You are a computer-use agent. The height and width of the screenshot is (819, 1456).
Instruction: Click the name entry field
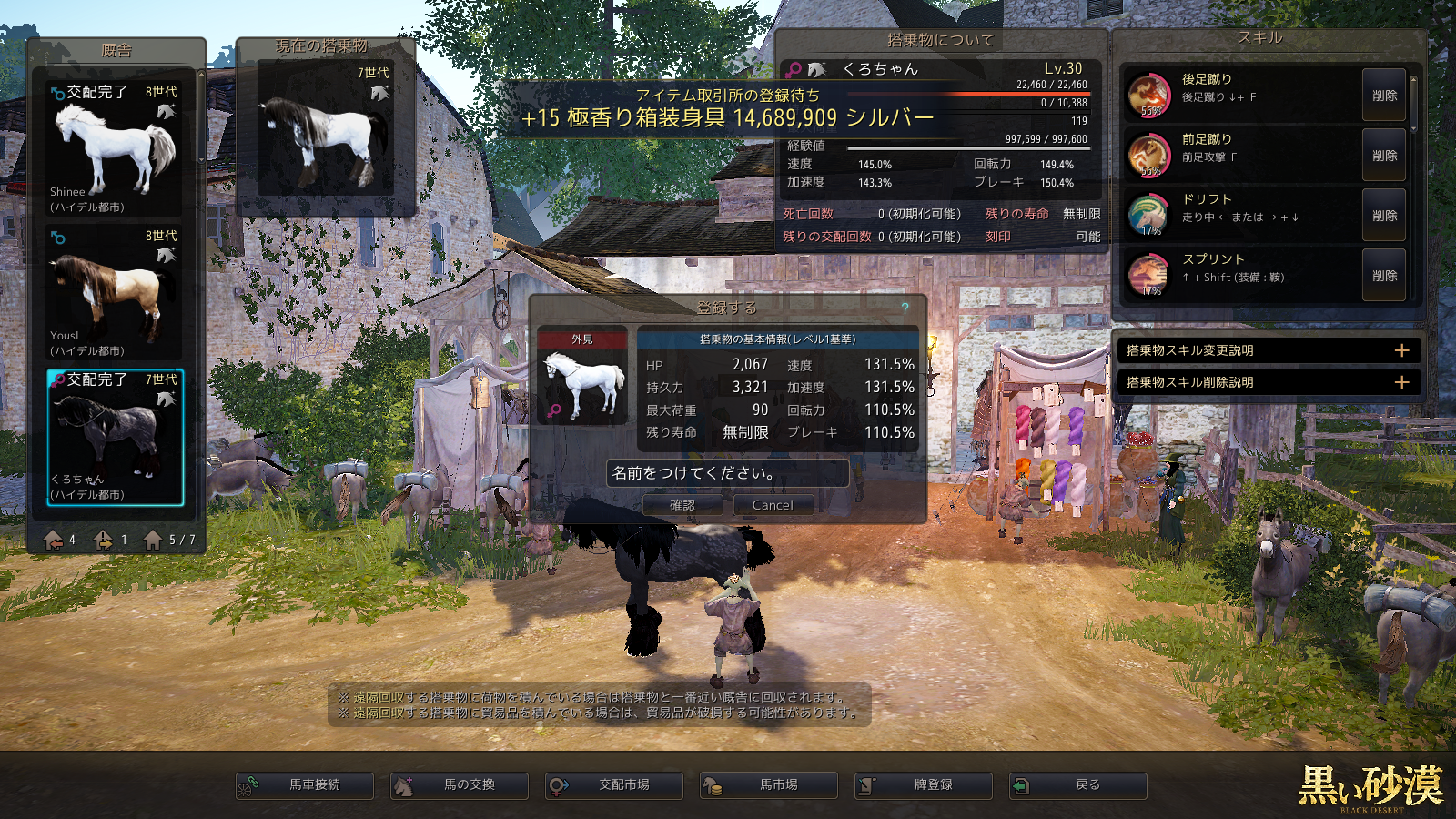pos(727,473)
